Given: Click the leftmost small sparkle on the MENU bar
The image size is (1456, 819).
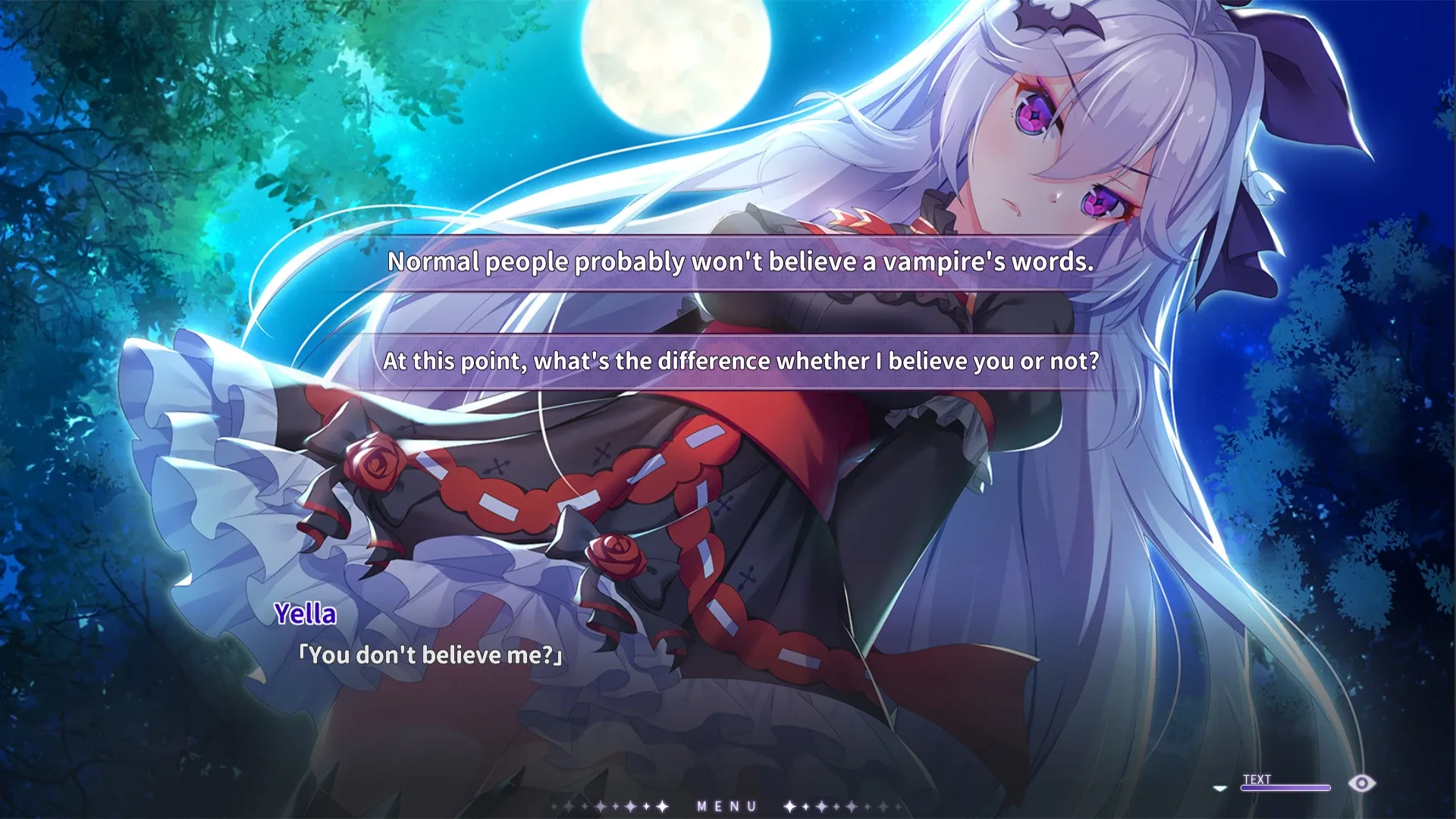Looking at the screenshot, I should [553, 806].
